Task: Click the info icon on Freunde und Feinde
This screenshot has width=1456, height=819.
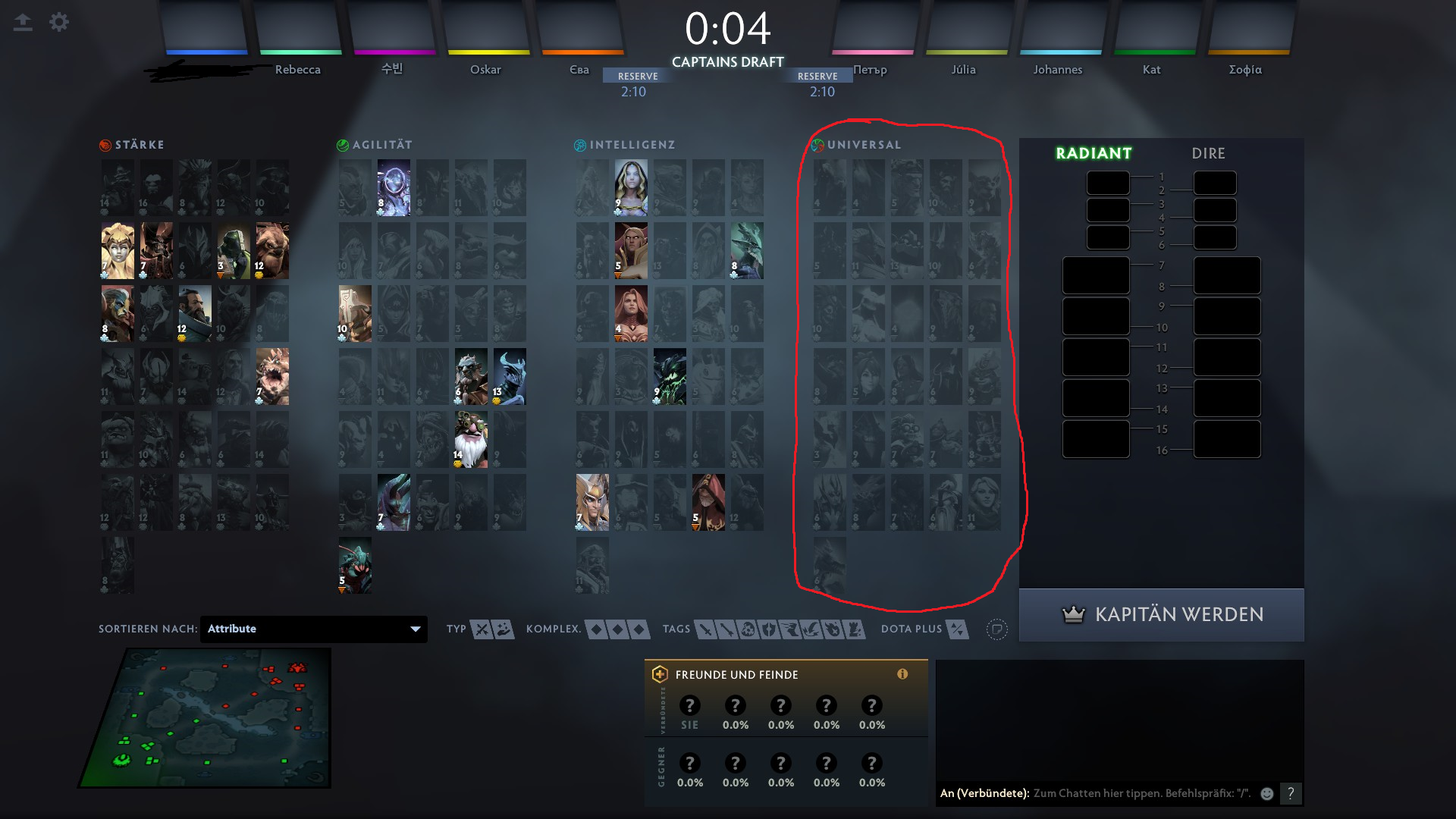Action: (902, 674)
